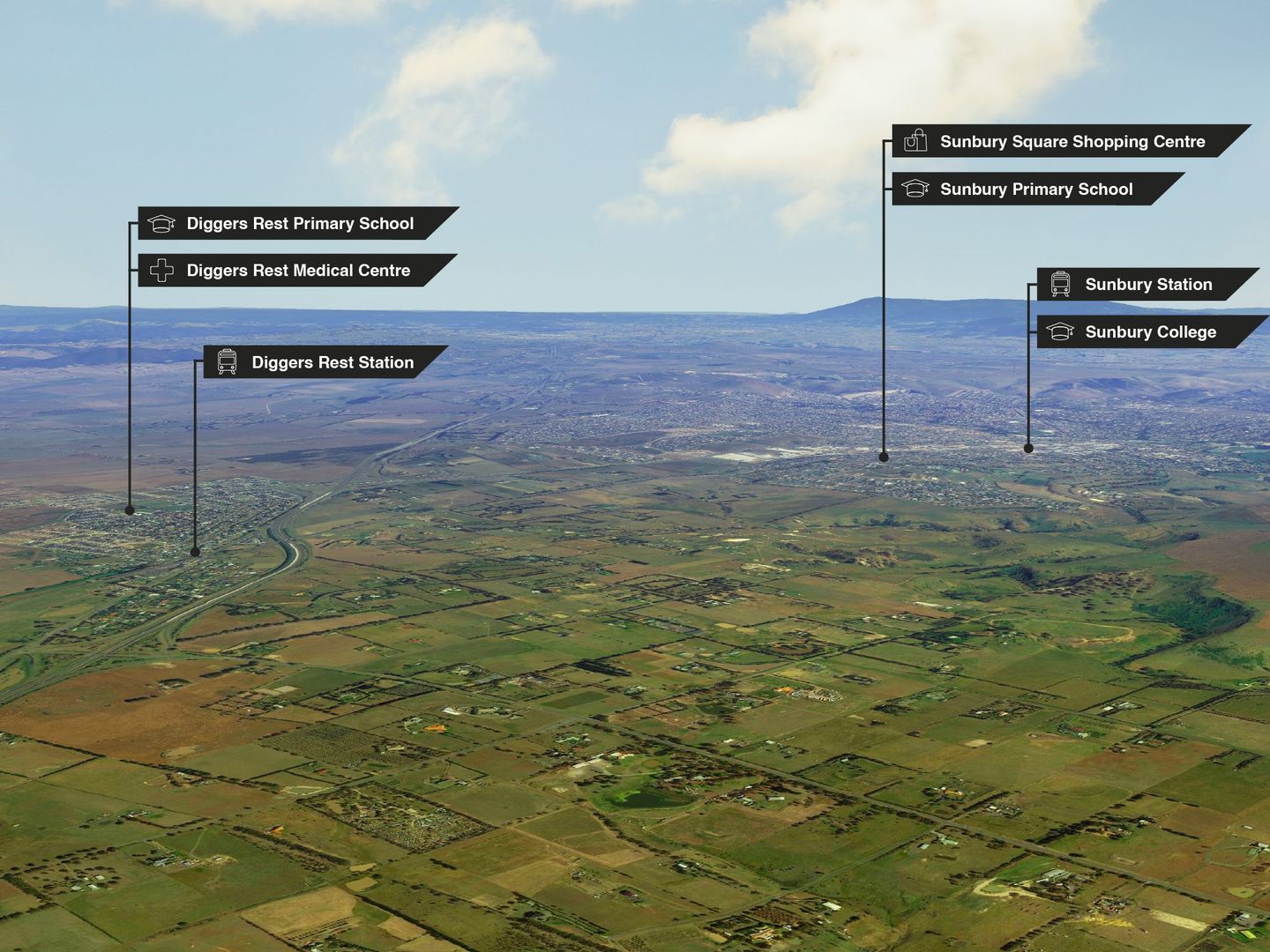Select the Sunbury Square Shopping Centre label

(1070, 142)
